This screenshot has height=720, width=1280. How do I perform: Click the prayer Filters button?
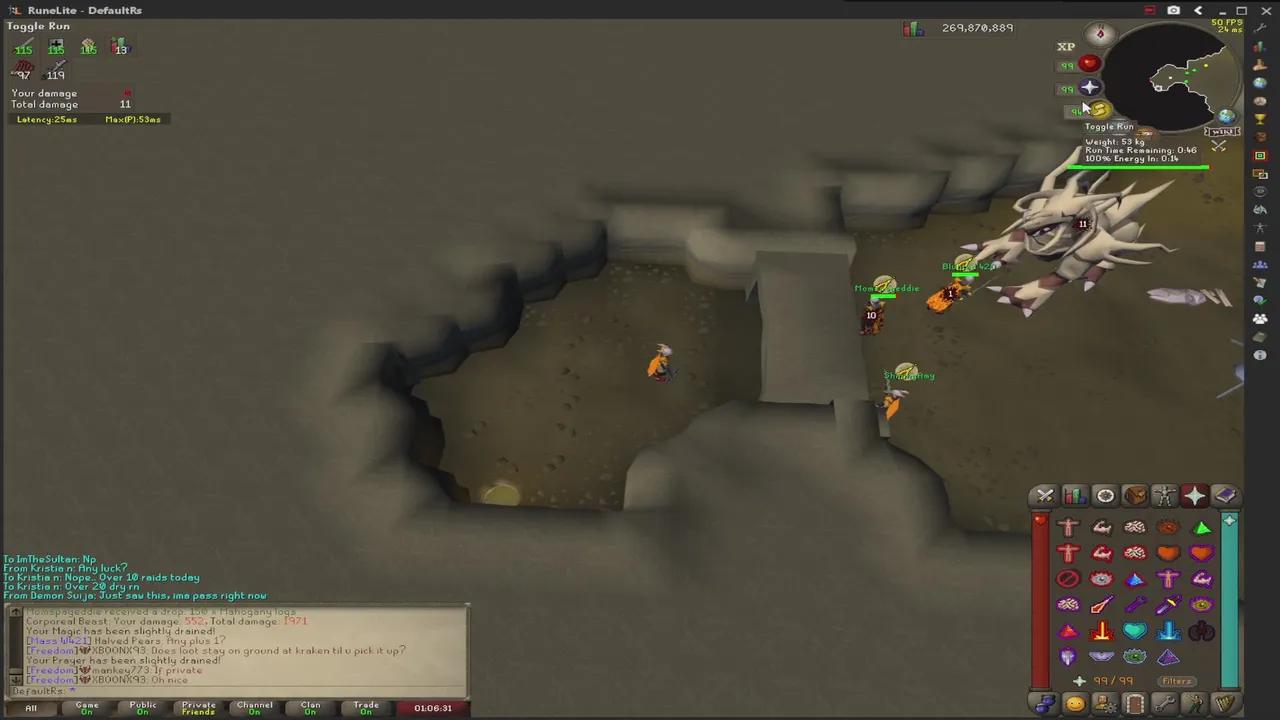[1176, 681]
